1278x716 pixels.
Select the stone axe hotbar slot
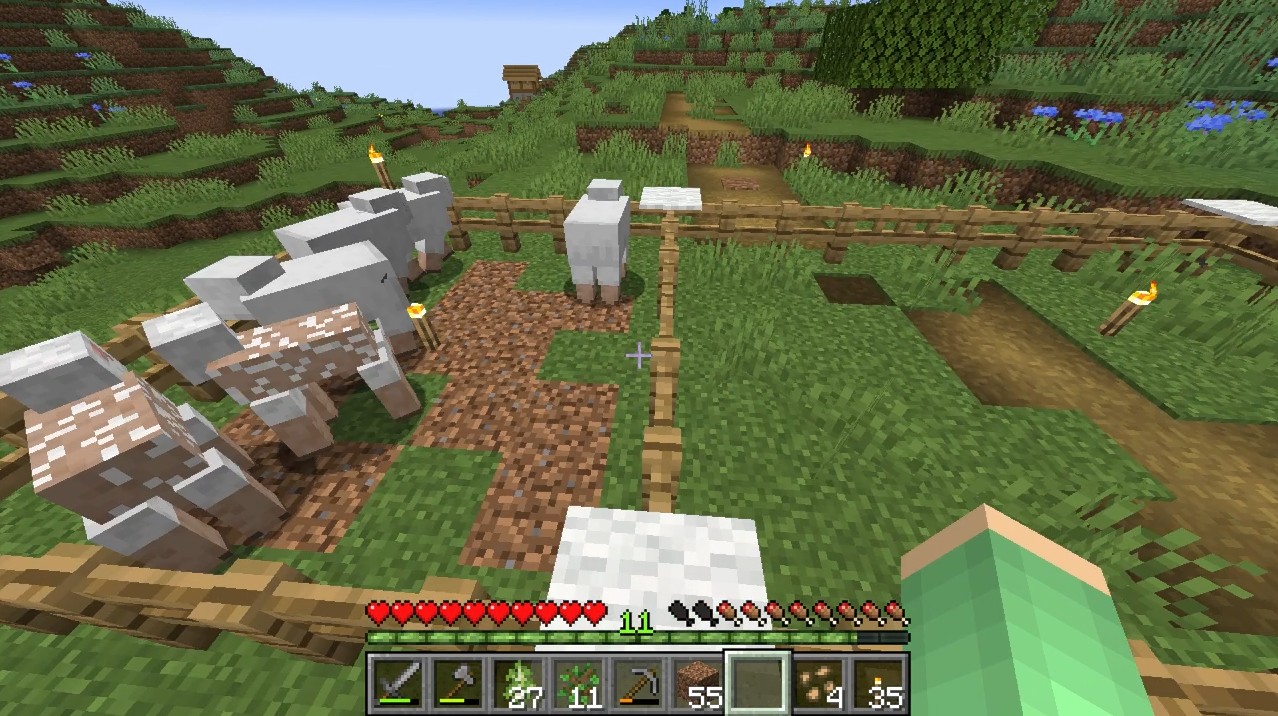[458, 683]
